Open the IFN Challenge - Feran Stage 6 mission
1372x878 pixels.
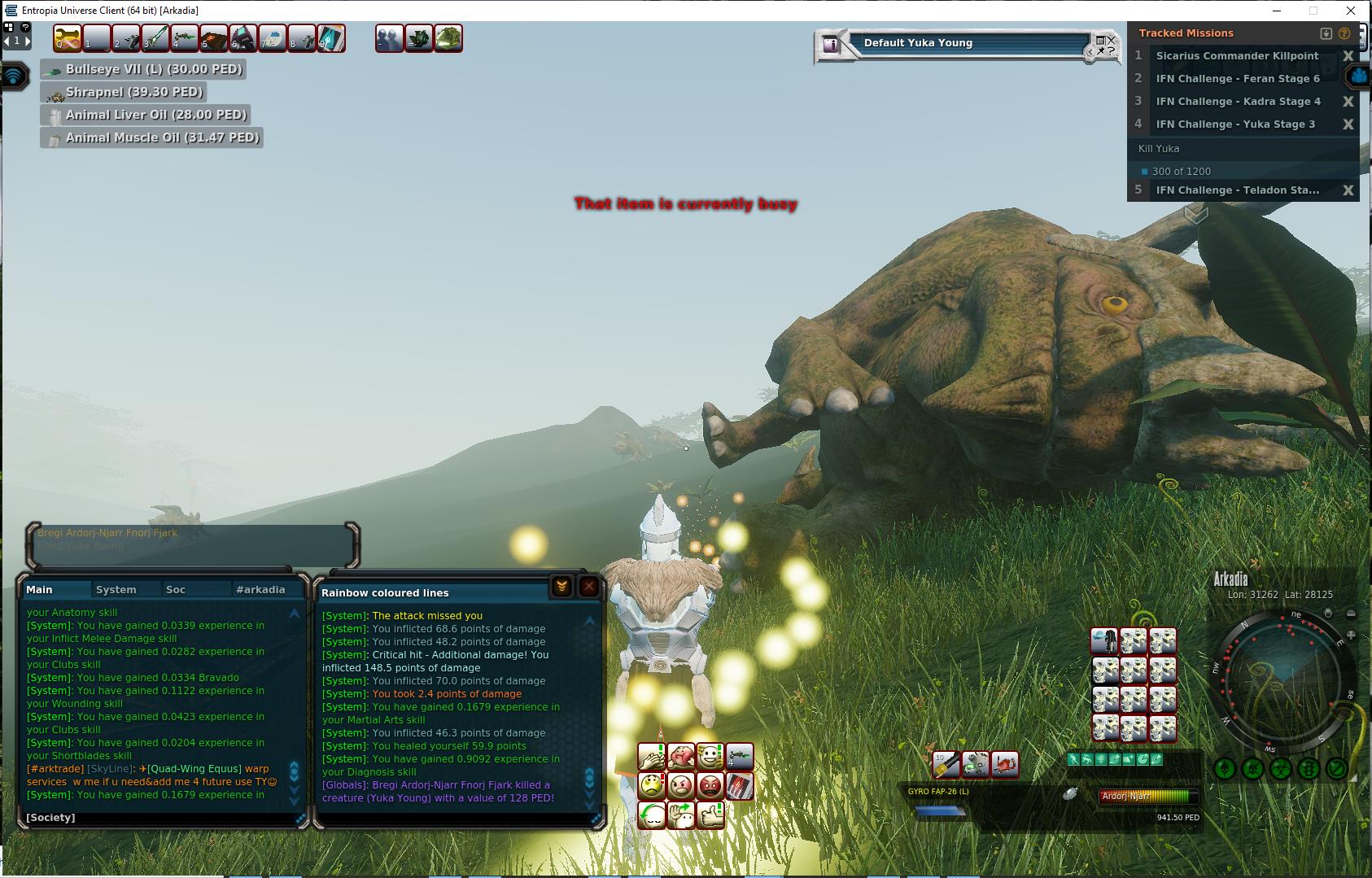(1237, 79)
